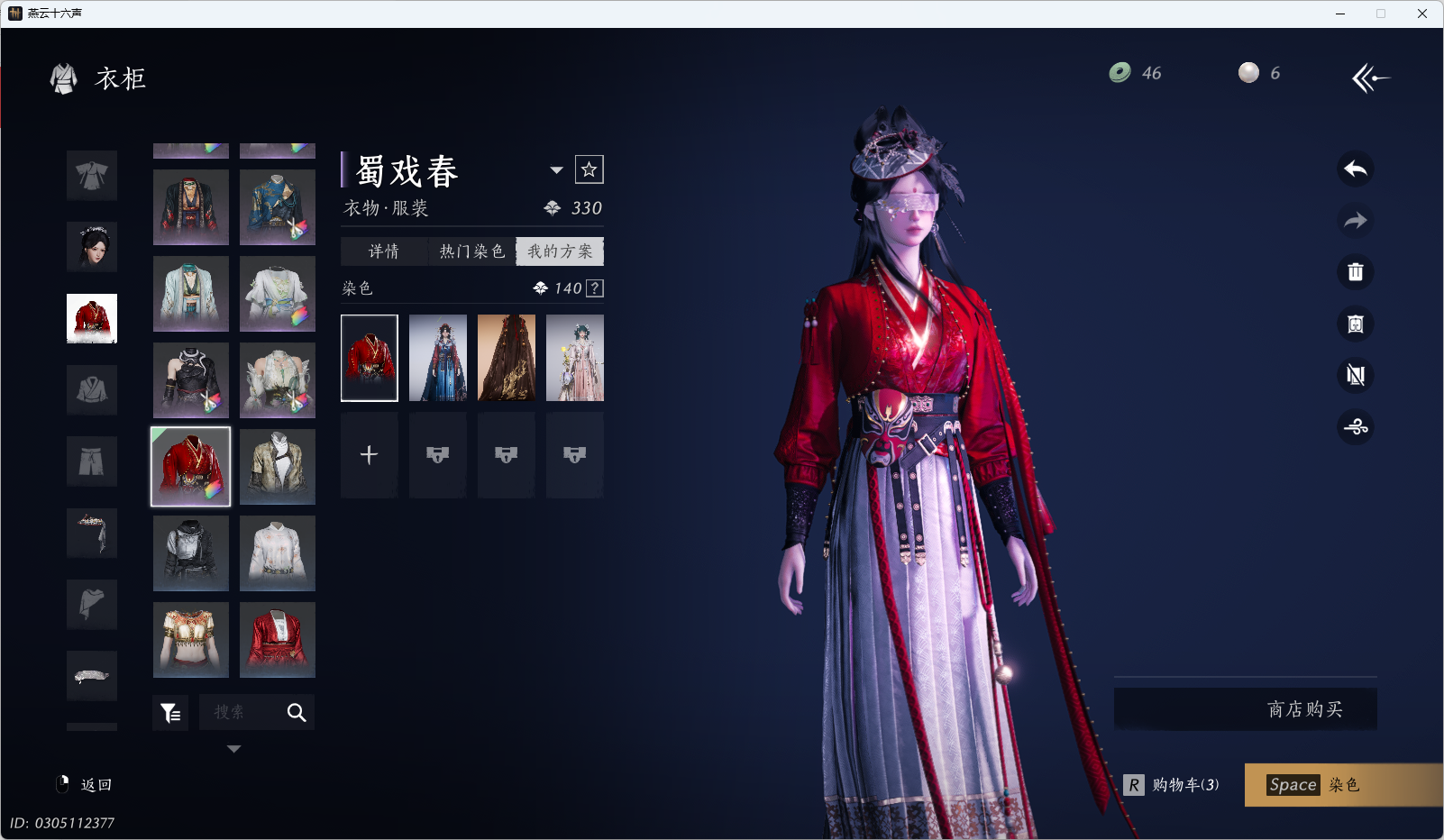
Task: Expand the 蜀戏春 outfit name dropdown
Action: [556, 170]
